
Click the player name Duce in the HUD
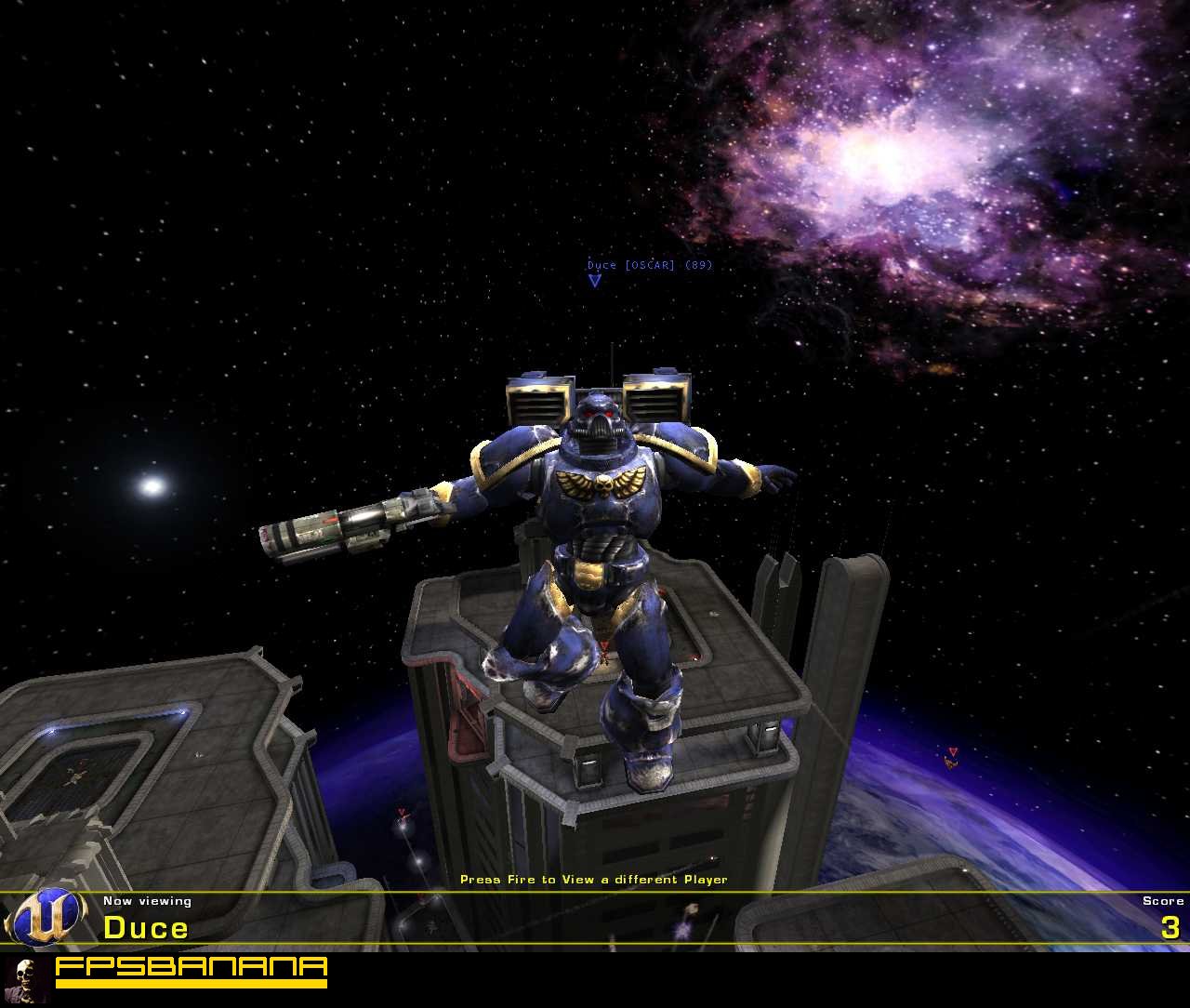(x=146, y=927)
